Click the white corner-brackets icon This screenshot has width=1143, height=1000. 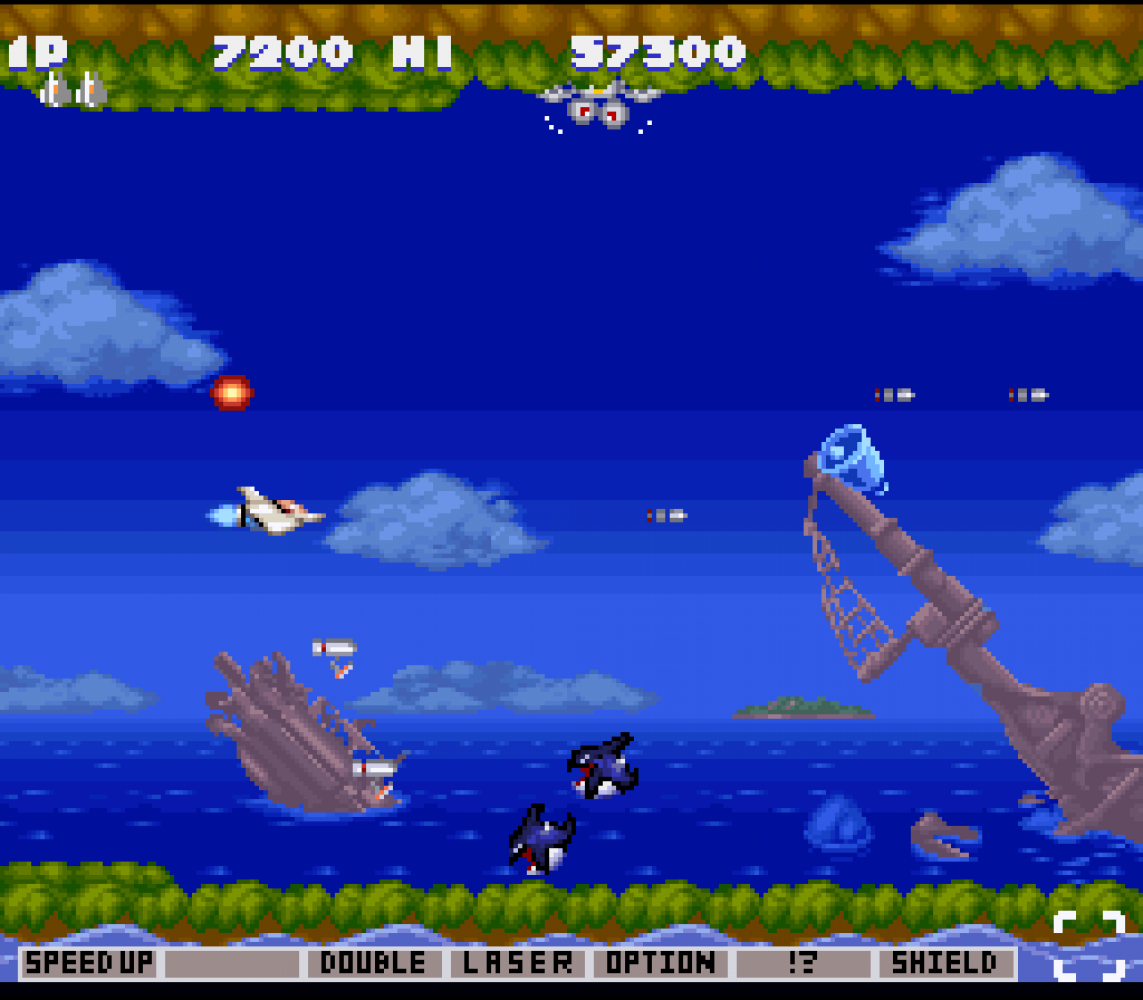pyautogui.click(x=1089, y=945)
